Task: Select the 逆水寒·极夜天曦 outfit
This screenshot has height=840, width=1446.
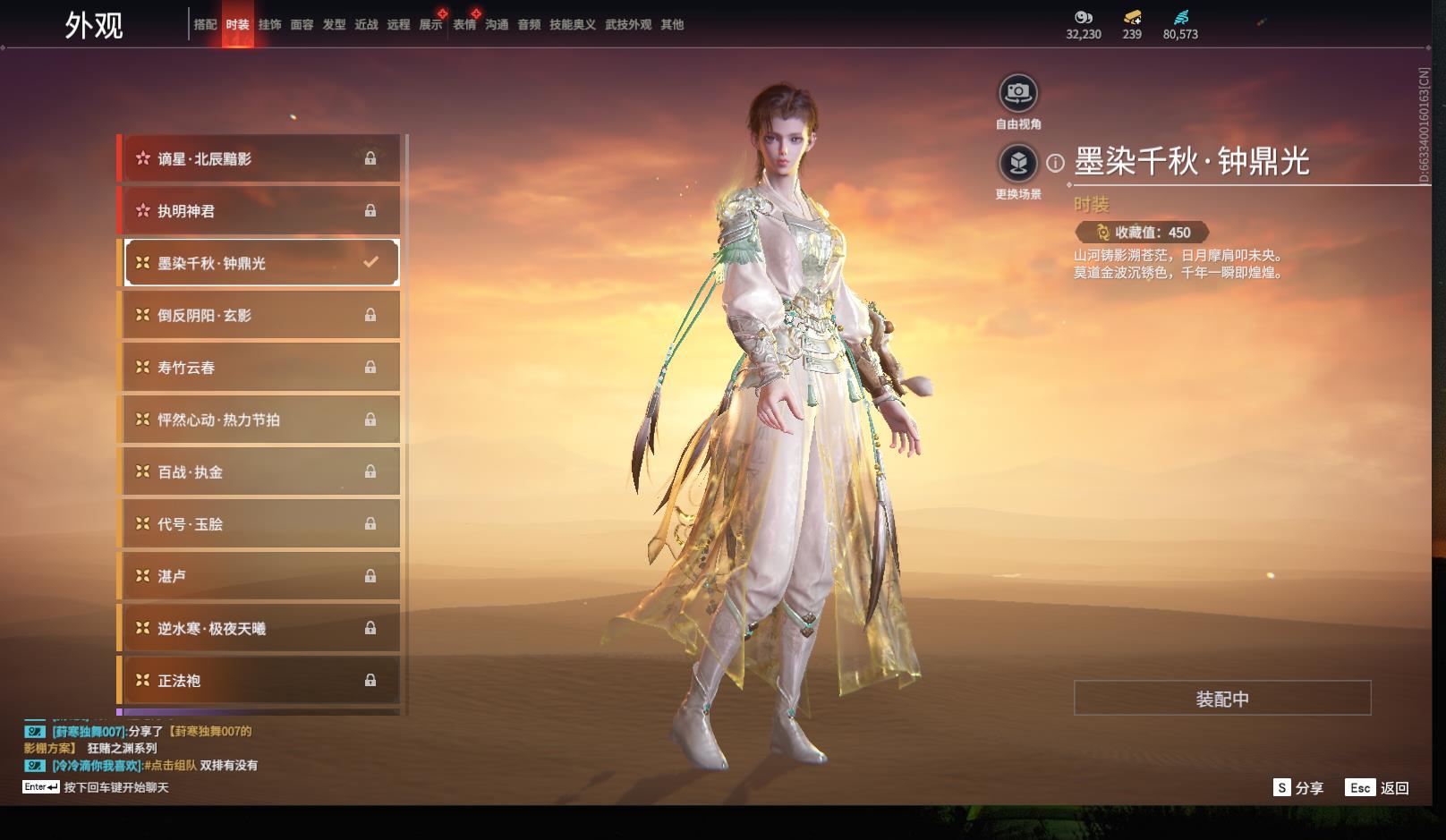Action: [x=259, y=628]
